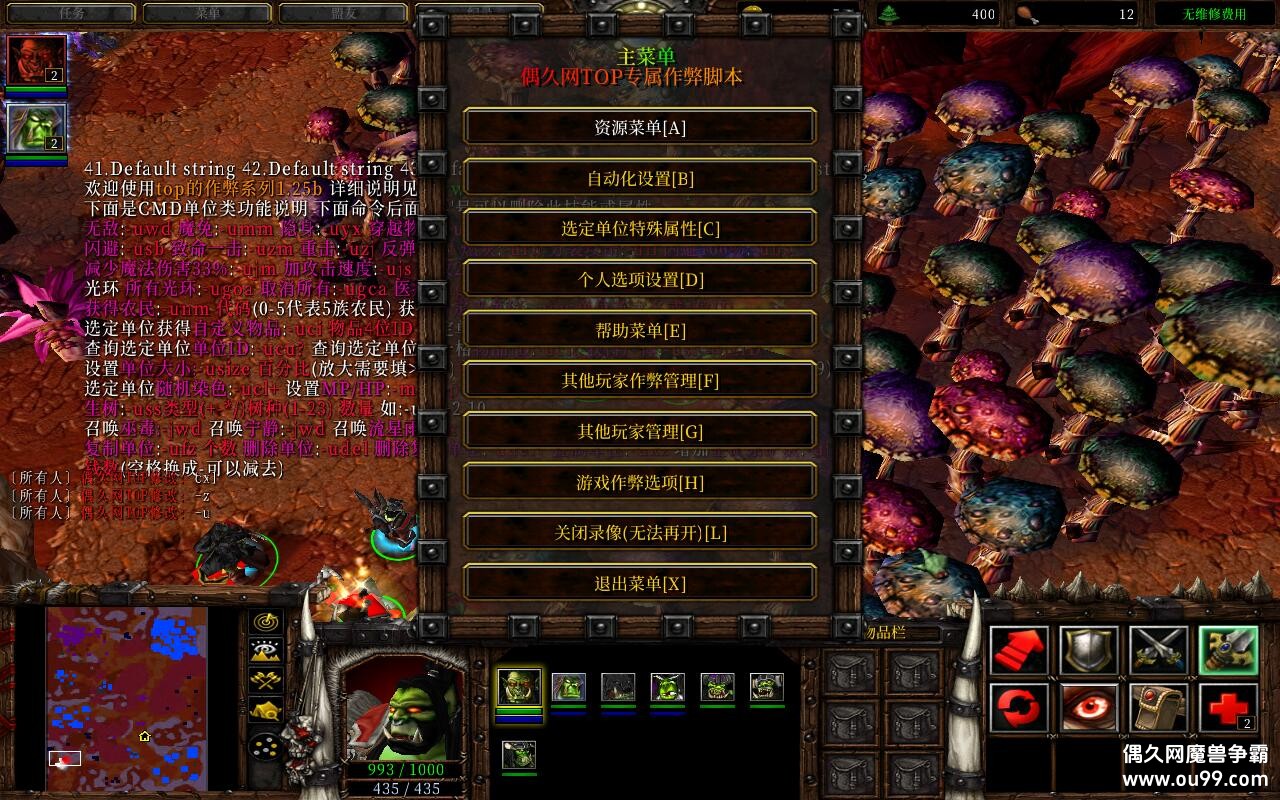Click the 退出菜单[X] exit button
Image resolution: width=1280 pixels, height=800 pixels.
click(638, 582)
